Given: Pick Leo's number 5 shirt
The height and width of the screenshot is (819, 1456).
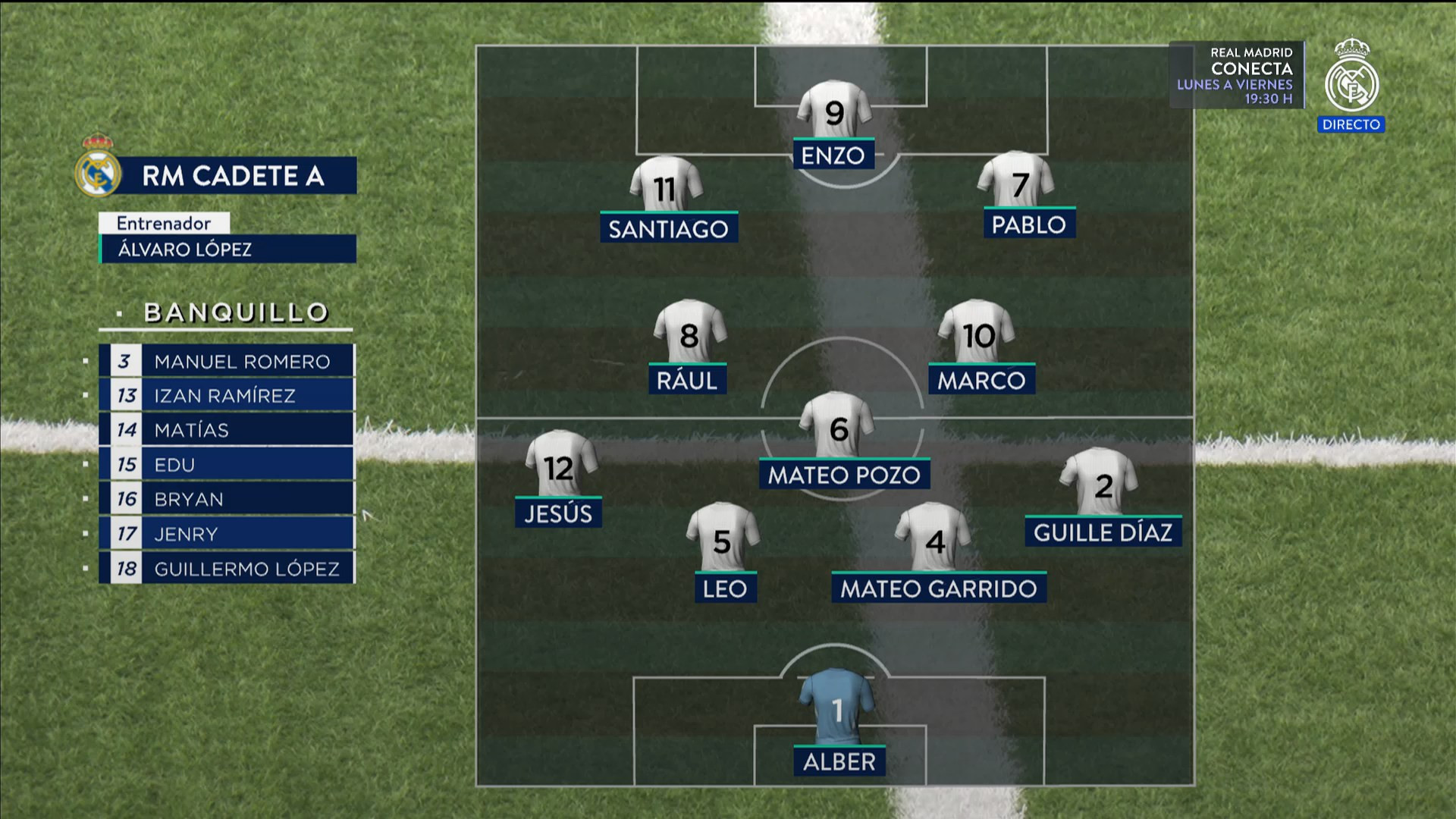Looking at the screenshot, I should (x=722, y=538).
